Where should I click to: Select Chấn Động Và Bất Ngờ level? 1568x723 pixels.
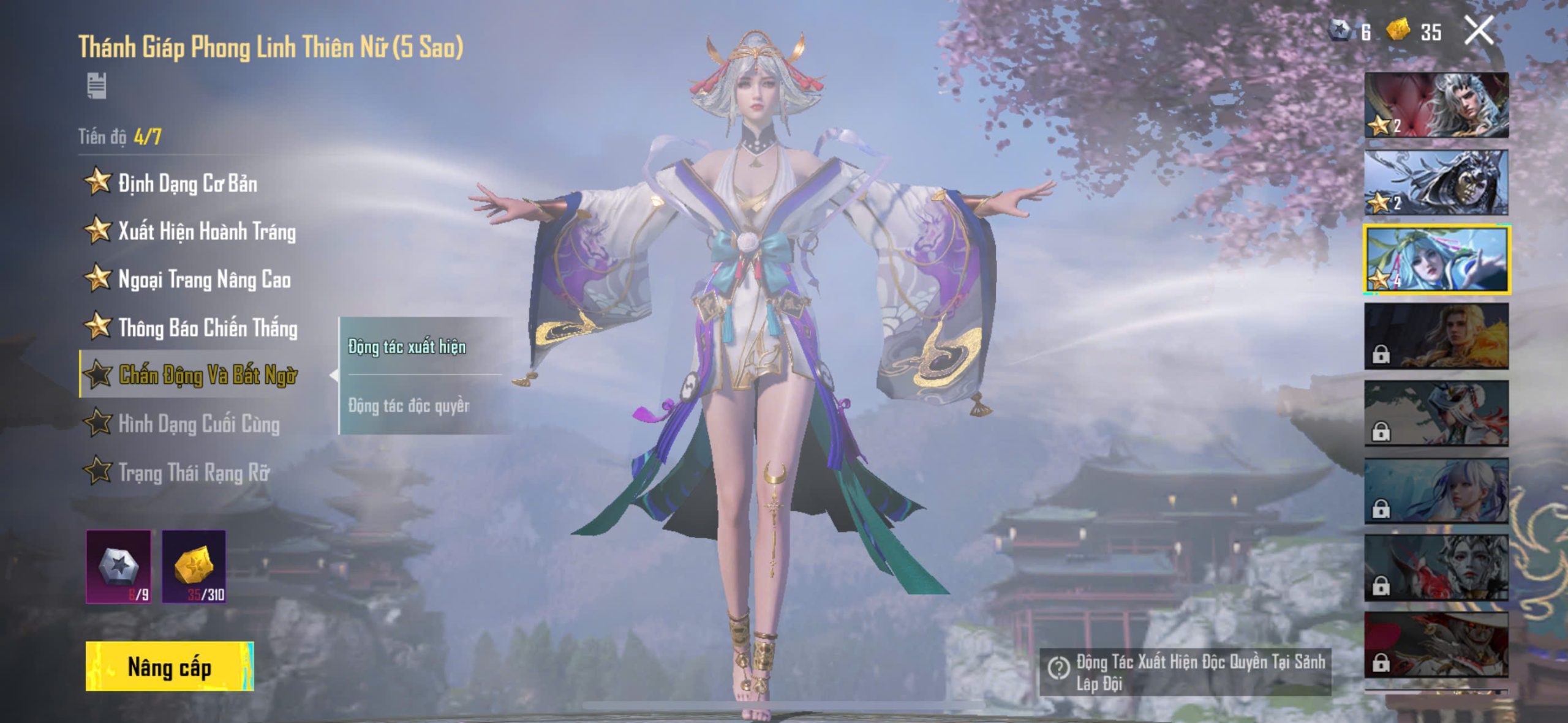click(207, 375)
